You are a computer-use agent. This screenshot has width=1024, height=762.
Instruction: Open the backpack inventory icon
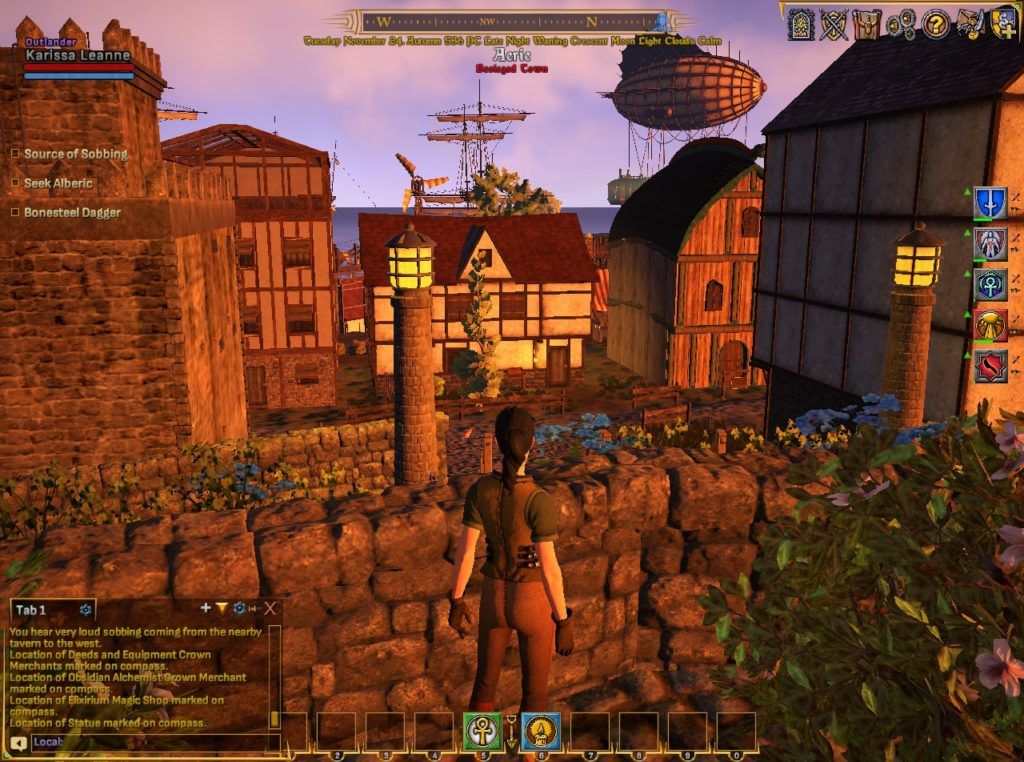[x=867, y=23]
